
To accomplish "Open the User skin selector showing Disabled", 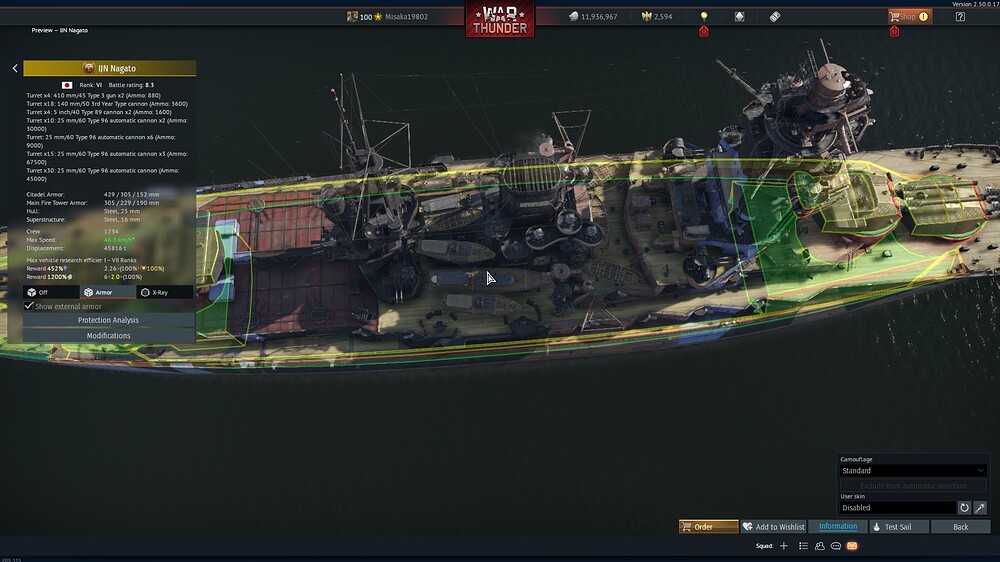I will [x=897, y=507].
